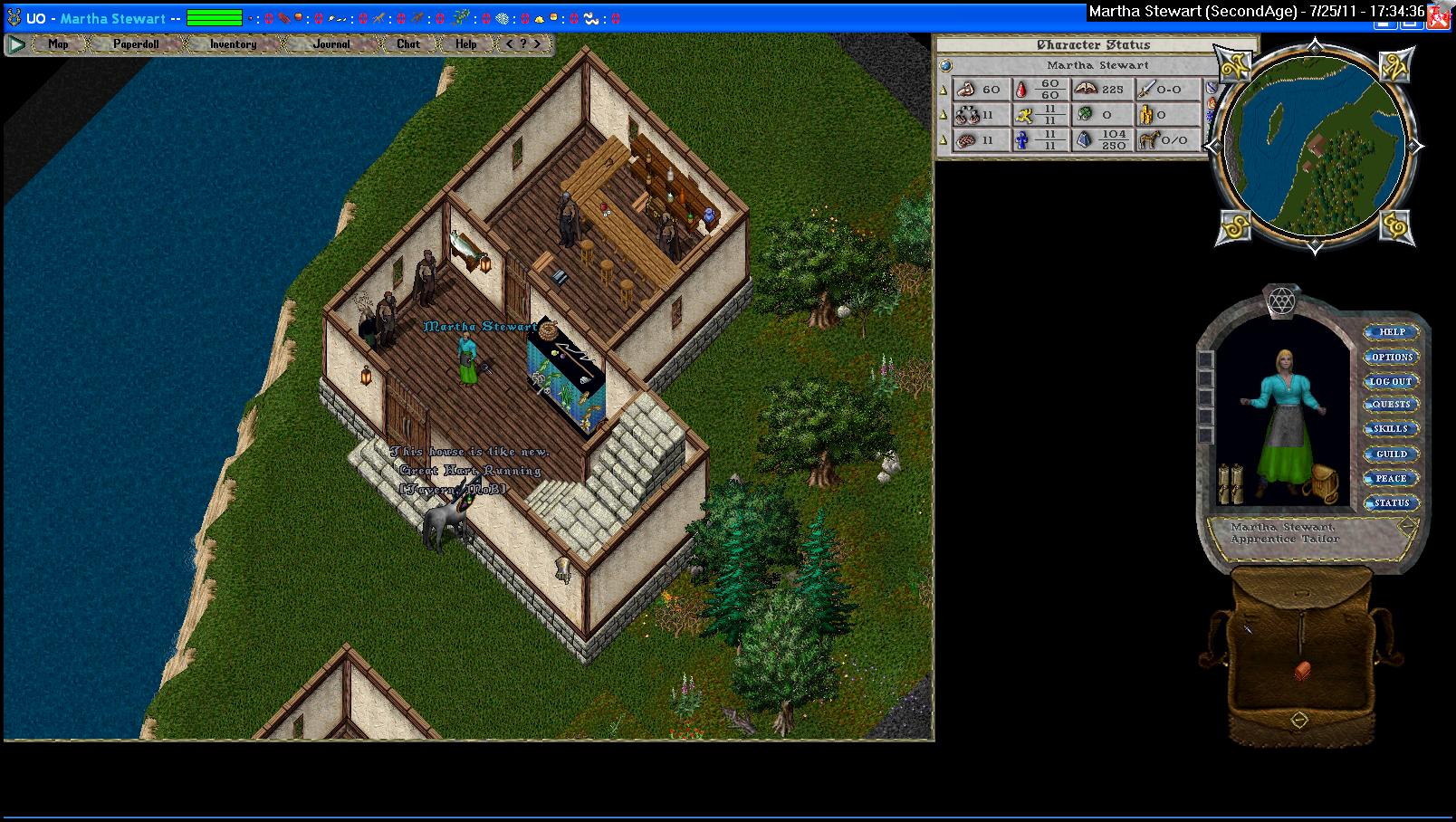Click the STATUS button on the paperdoll
This screenshot has width=1456, height=822.
point(1392,502)
